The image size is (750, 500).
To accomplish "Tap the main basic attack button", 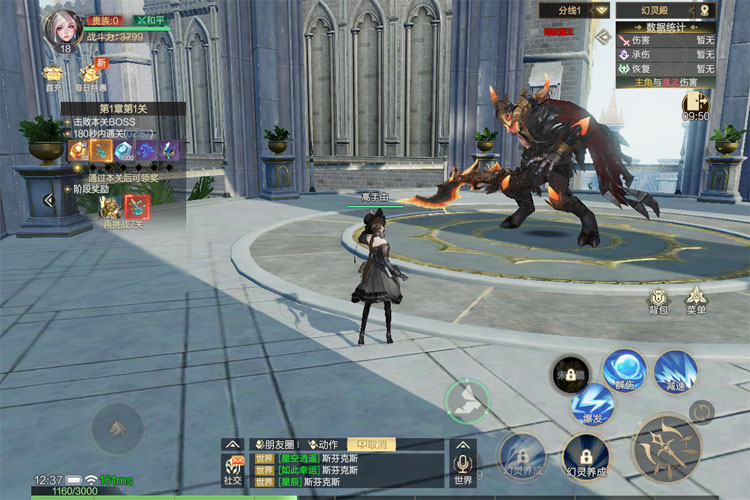I will (665, 447).
